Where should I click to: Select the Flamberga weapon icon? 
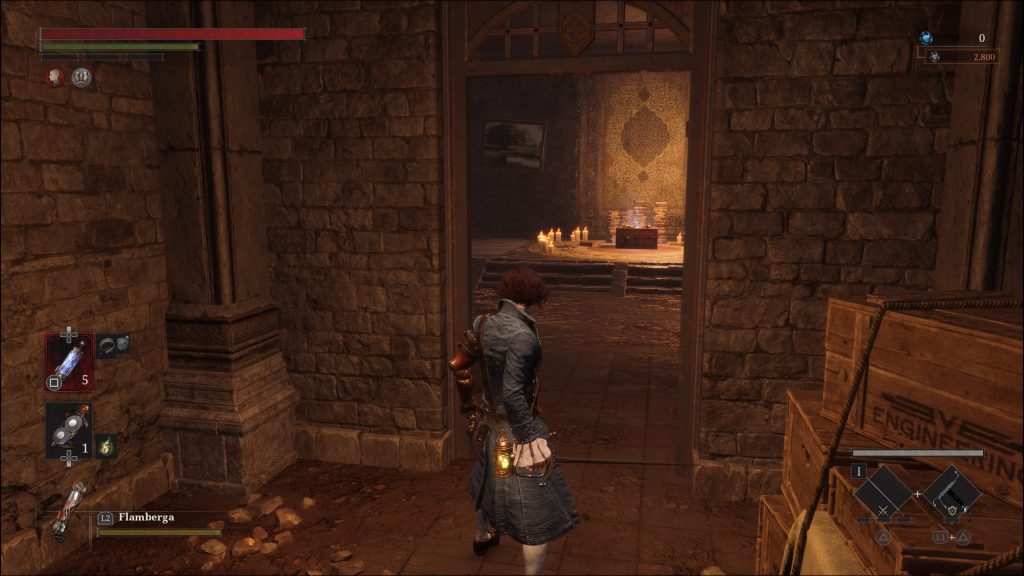(x=69, y=511)
